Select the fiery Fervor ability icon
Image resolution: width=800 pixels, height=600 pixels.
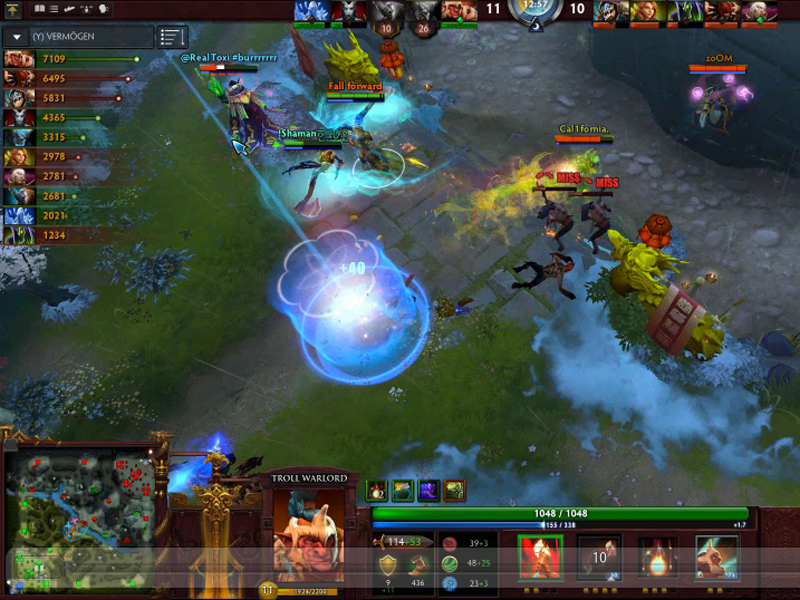click(x=658, y=557)
